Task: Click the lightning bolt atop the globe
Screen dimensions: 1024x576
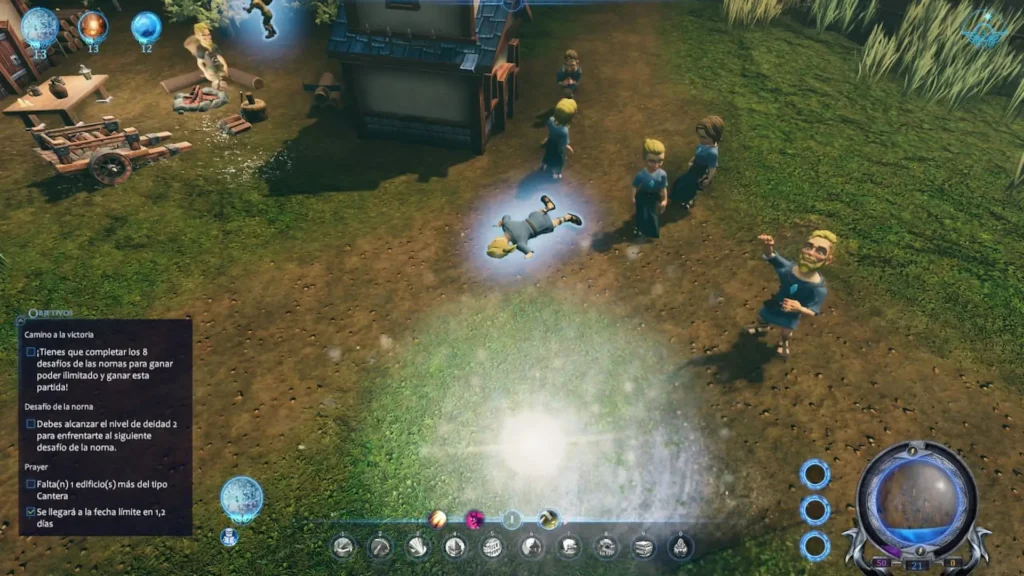Action: click(915, 450)
